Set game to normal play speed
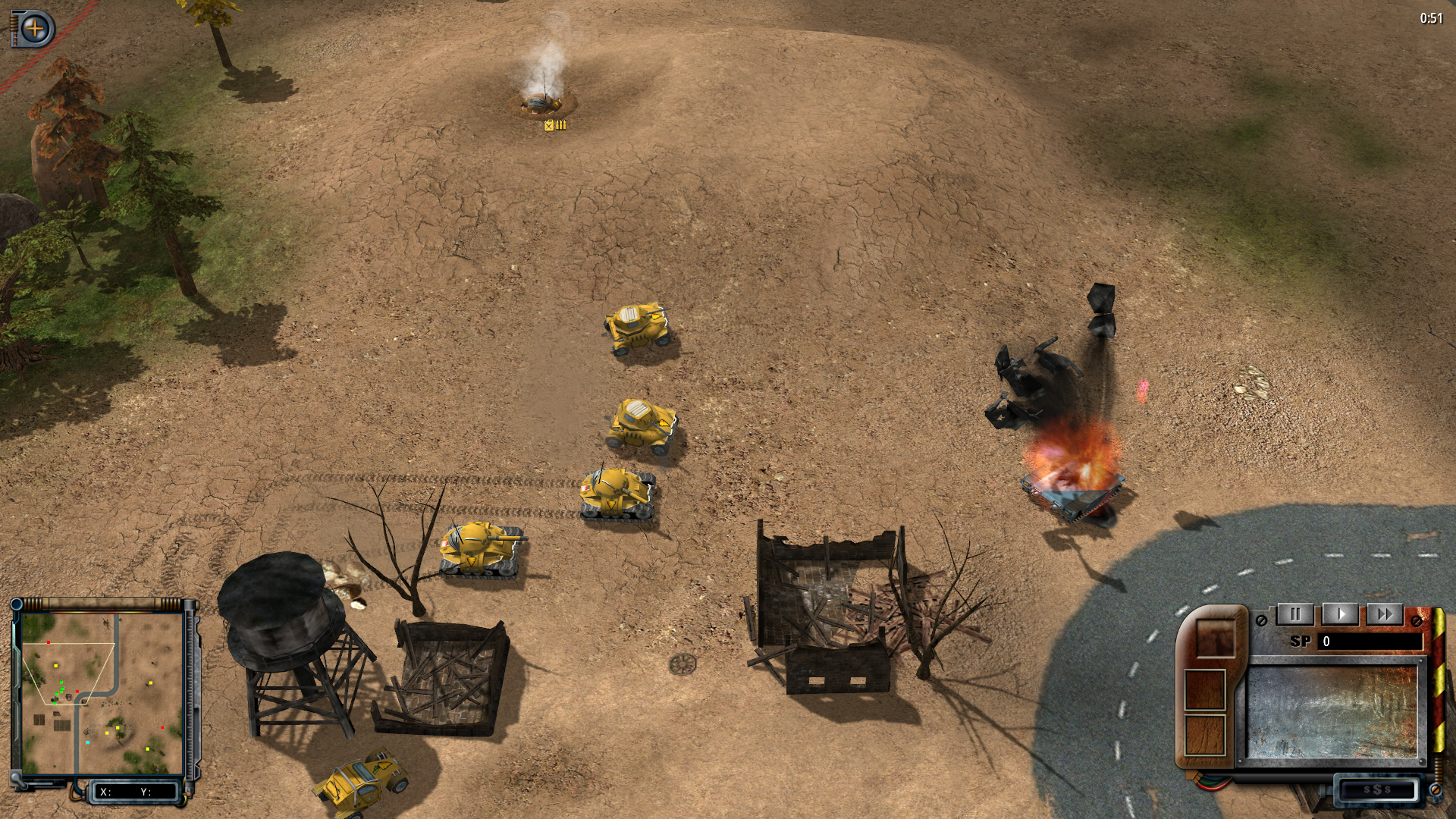Viewport: 1456px width, 819px height. click(1340, 614)
